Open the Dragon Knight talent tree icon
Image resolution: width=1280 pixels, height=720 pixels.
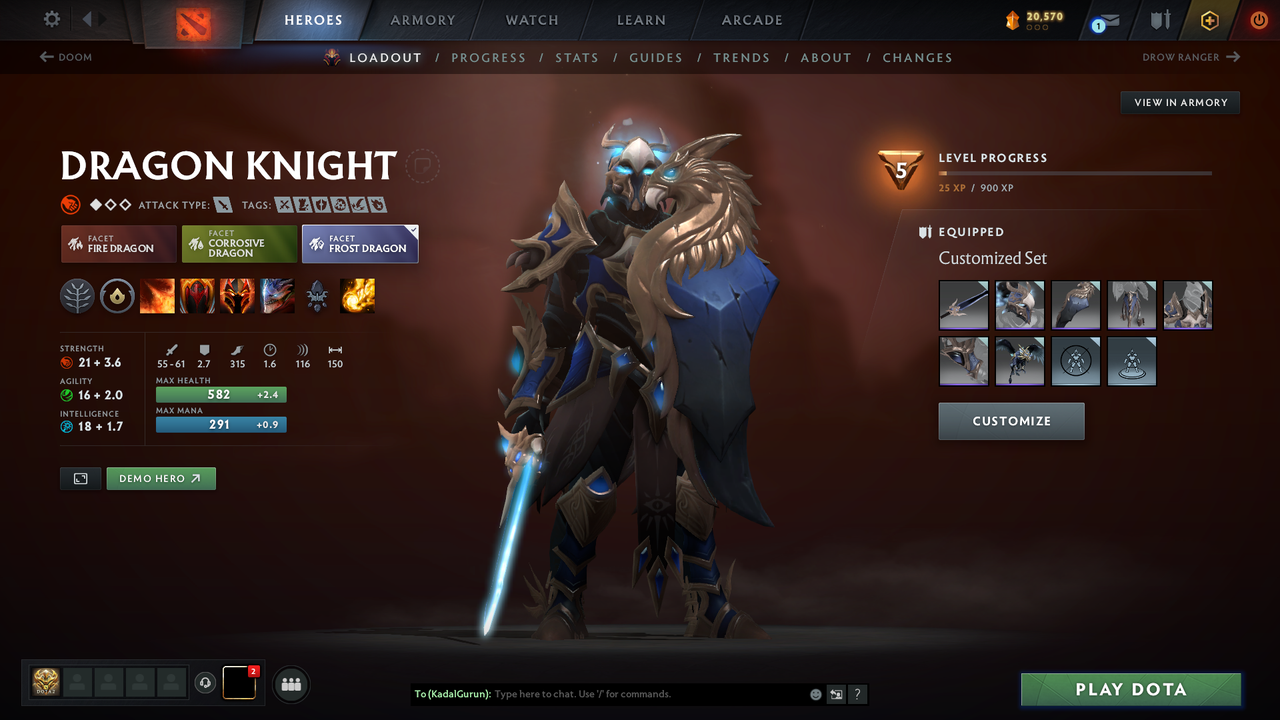[x=77, y=295]
